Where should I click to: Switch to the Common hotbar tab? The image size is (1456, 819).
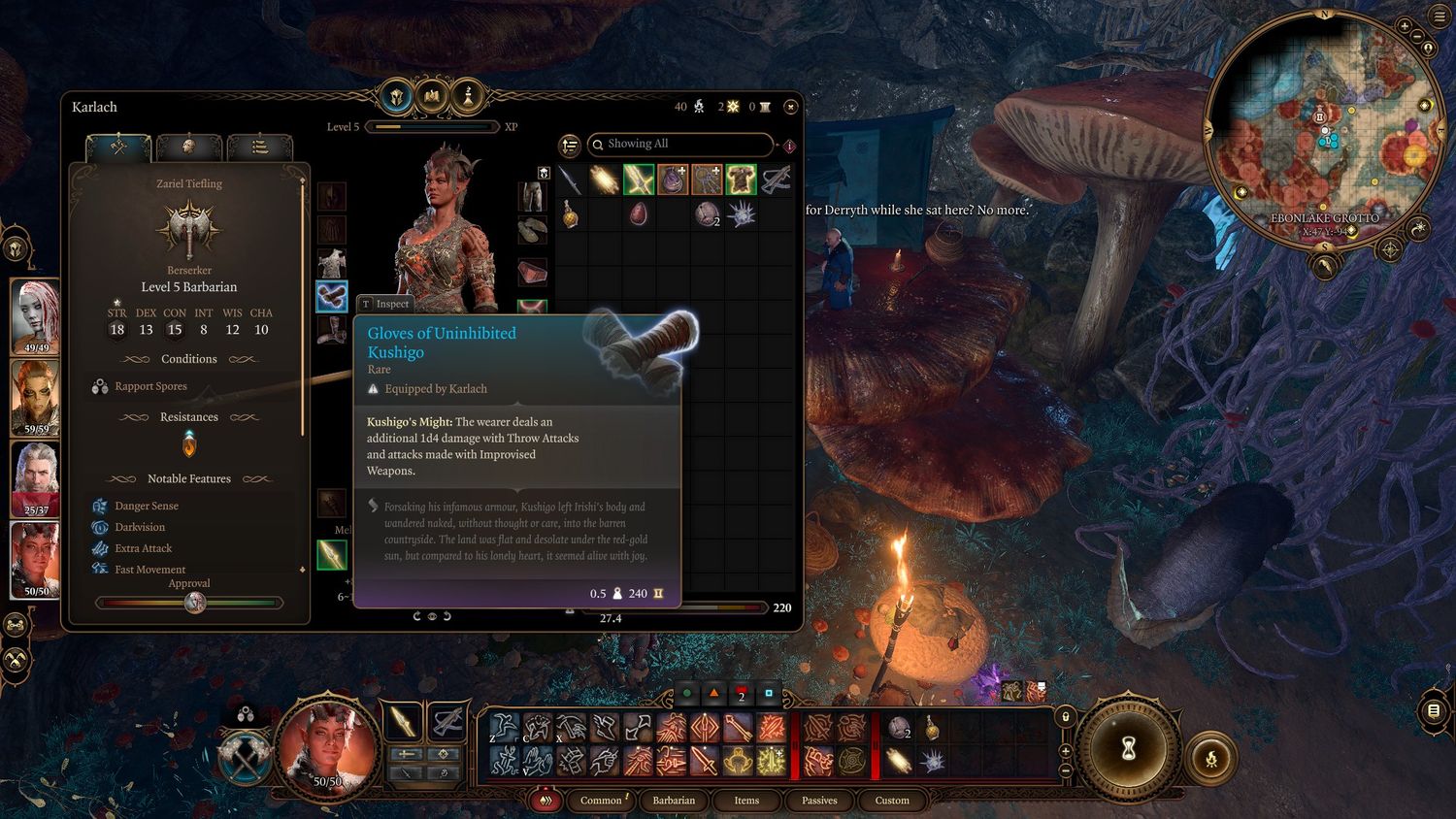tap(601, 801)
